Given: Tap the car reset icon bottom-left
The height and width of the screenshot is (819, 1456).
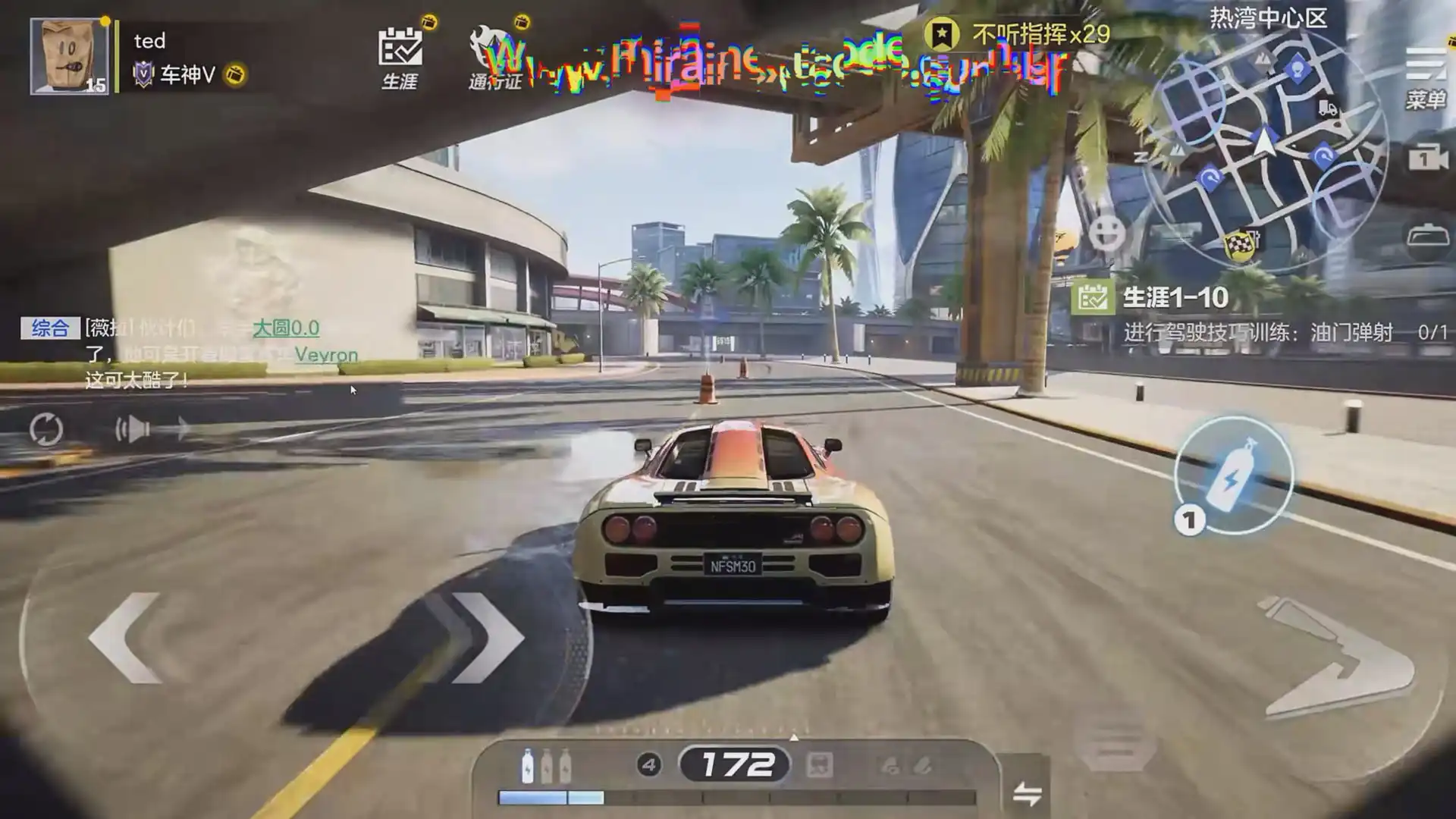Looking at the screenshot, I should (47, 429).
